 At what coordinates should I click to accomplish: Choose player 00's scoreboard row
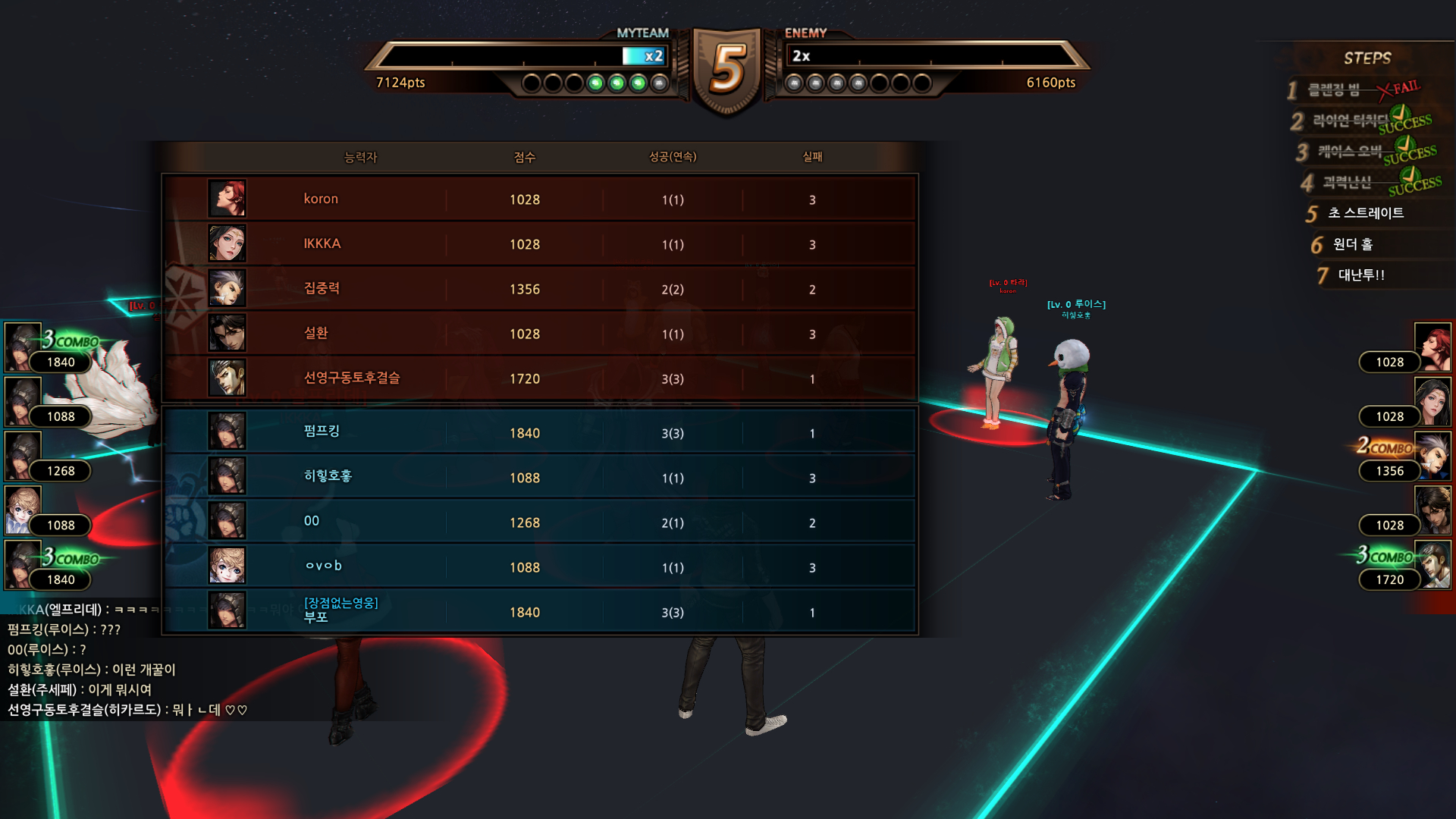[538, 522]
